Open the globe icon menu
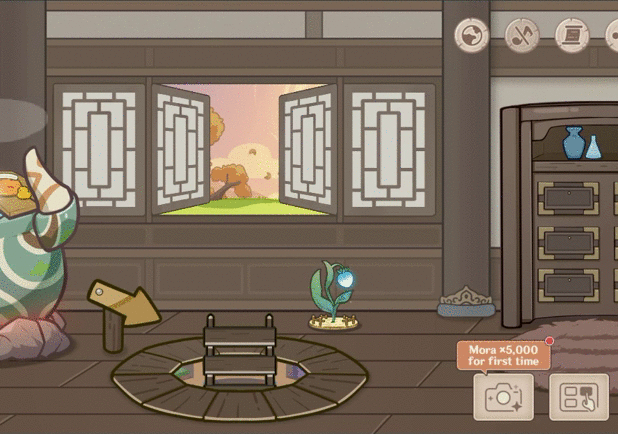Screen dimensions: 618x434 471,36
